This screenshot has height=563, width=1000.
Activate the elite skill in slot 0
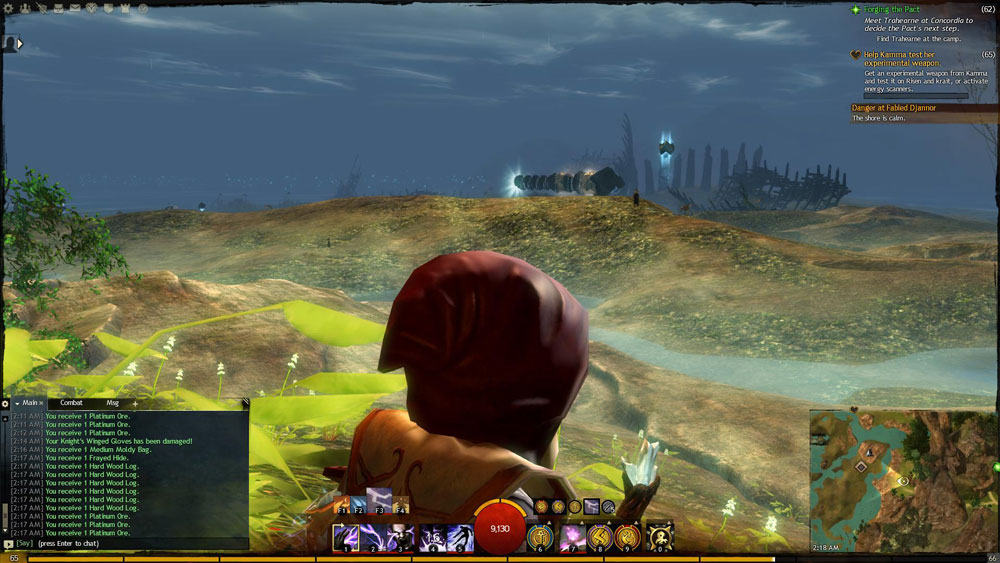click(x=660, y=537)
